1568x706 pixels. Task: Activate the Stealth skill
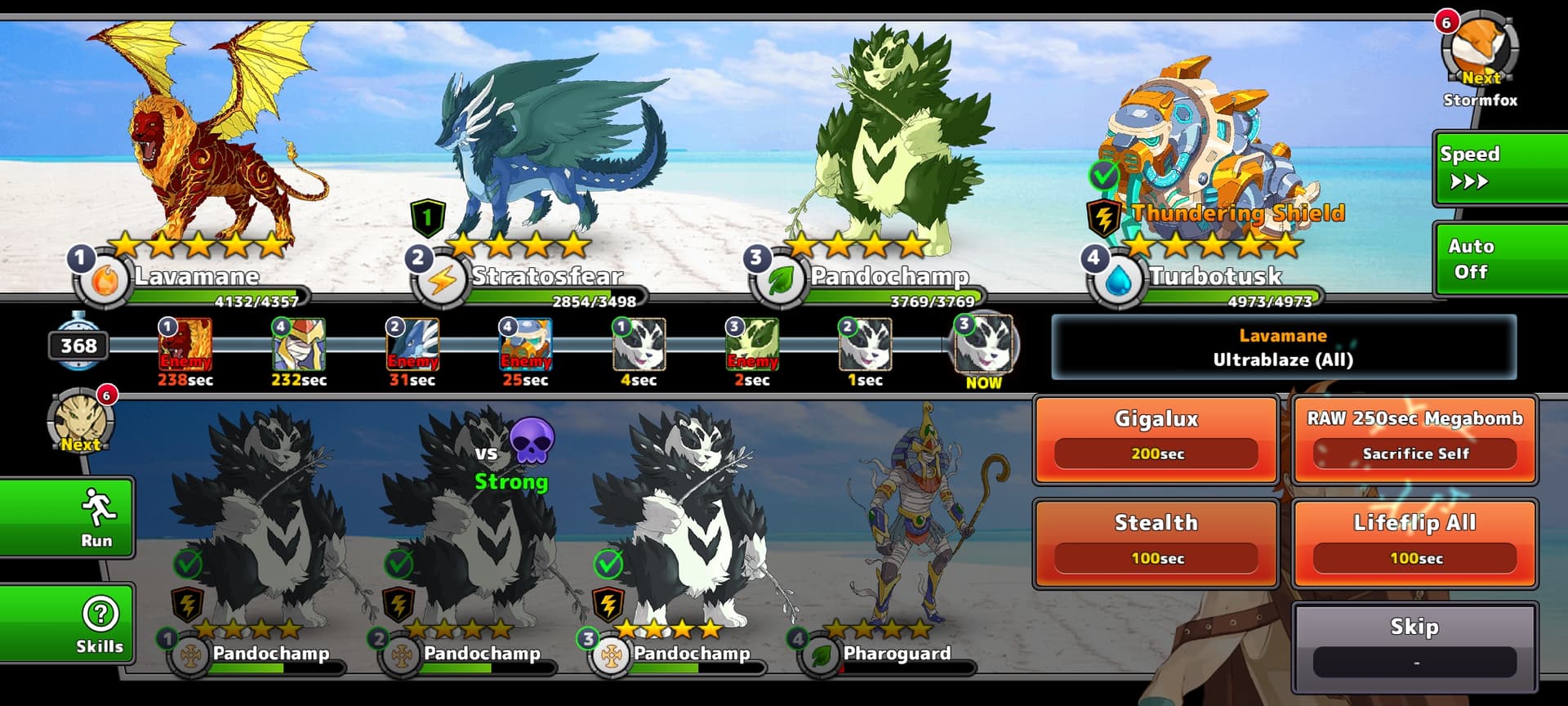point(1156,543)
